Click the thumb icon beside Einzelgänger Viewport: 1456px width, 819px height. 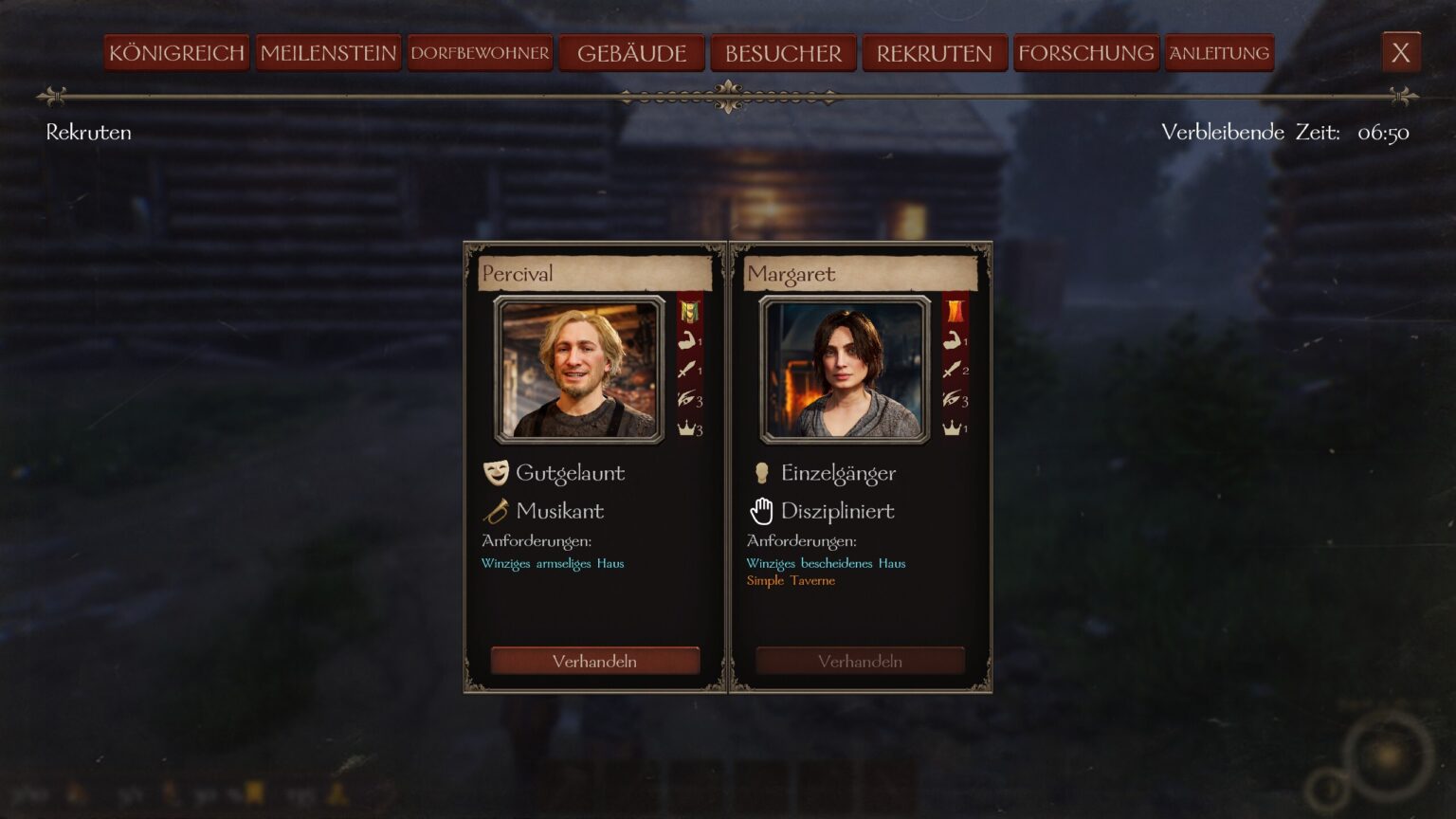click(760, 471)
